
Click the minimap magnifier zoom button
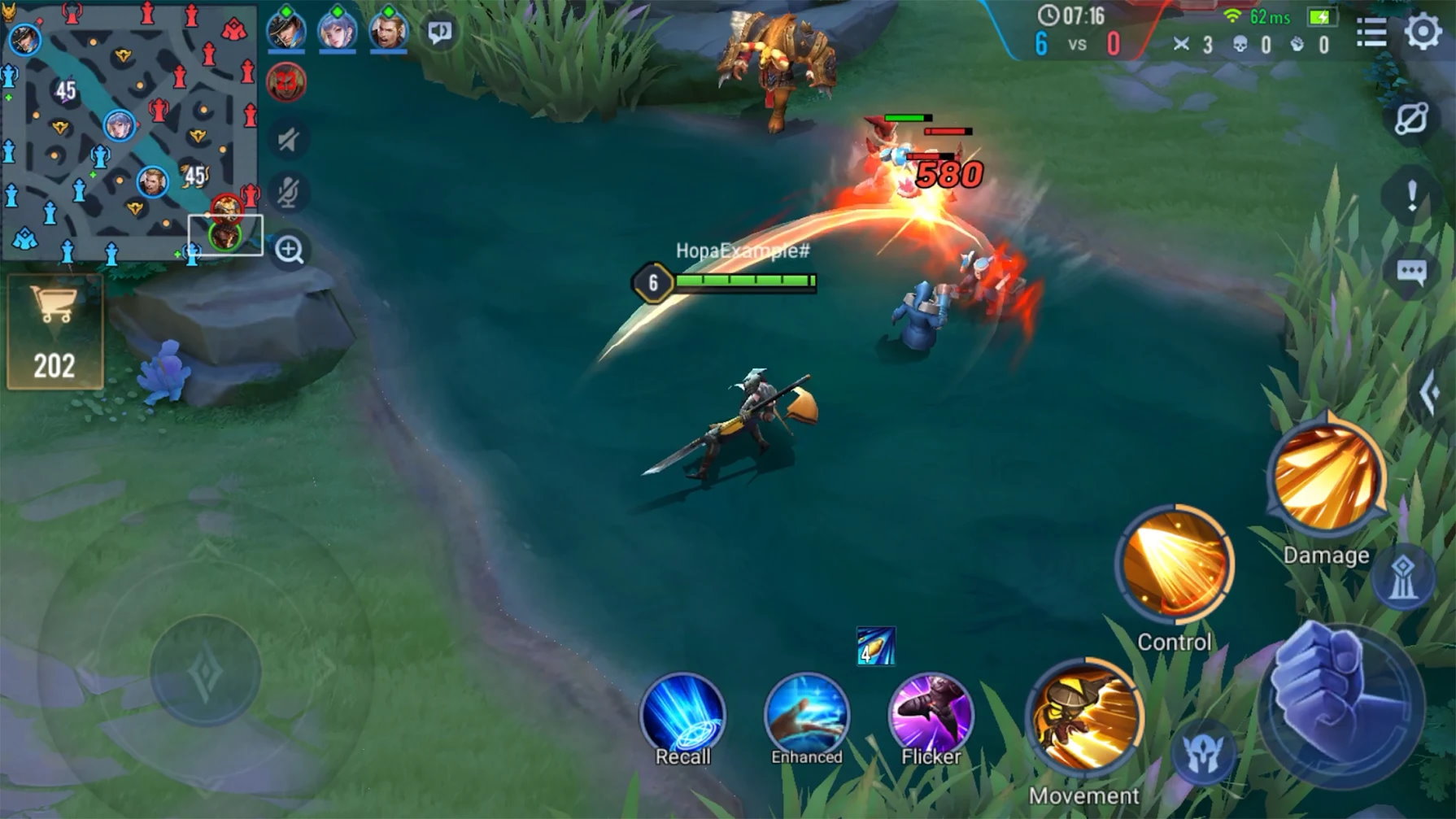pyautogui.click(x=289, y=250)
